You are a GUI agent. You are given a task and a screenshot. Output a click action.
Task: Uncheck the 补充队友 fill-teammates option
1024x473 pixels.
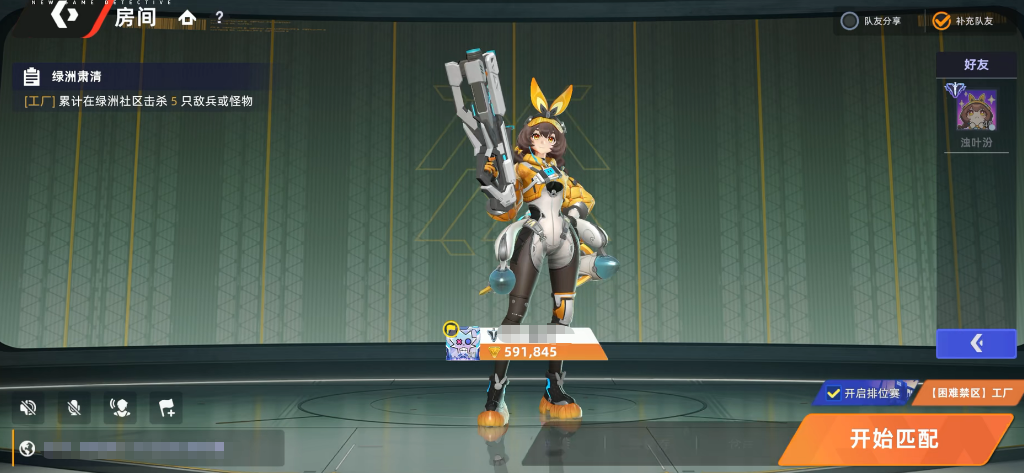click(x=942, y=21)
